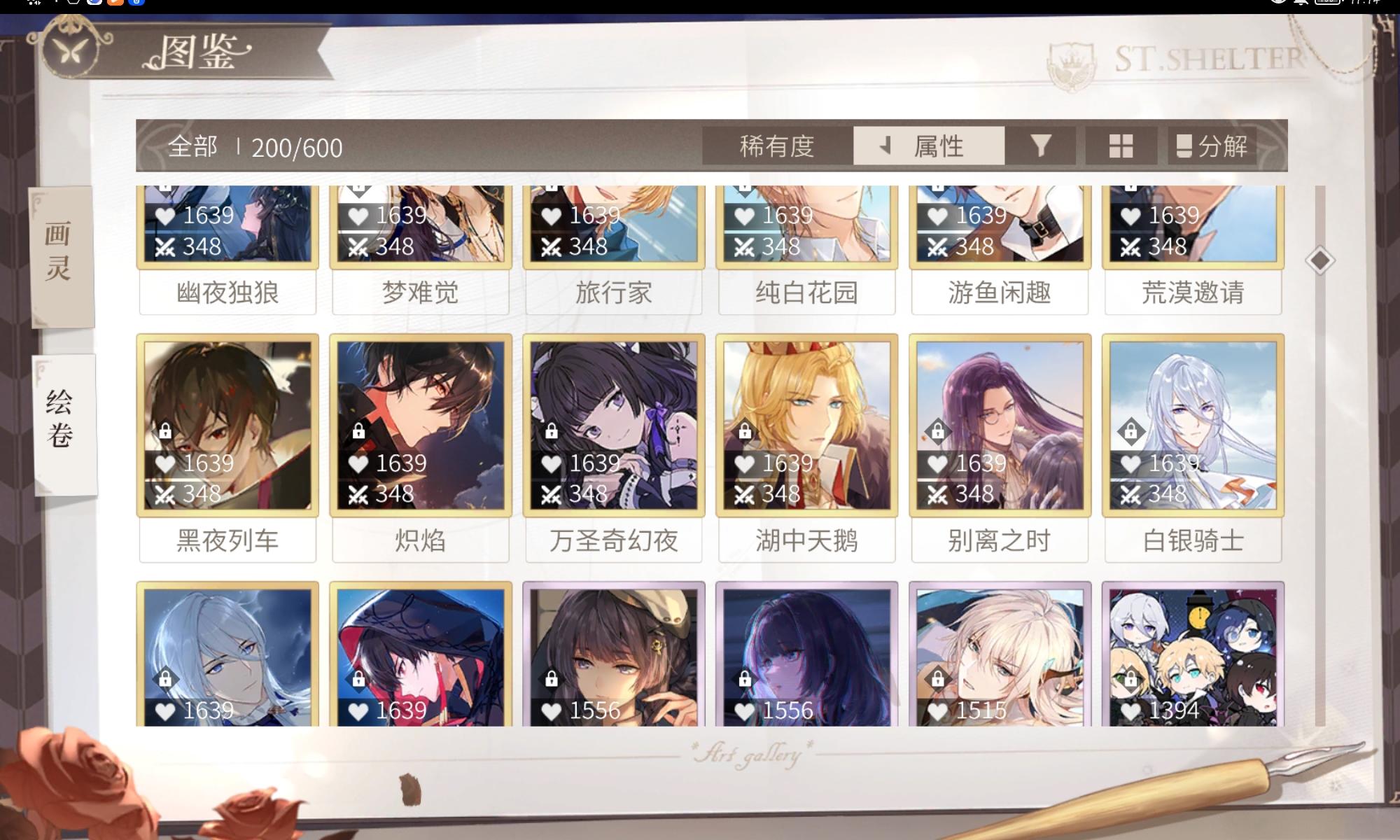Click the heart icon on 炽焰 card
This screenshot has height=840, width=1400.
pos(358,463)
